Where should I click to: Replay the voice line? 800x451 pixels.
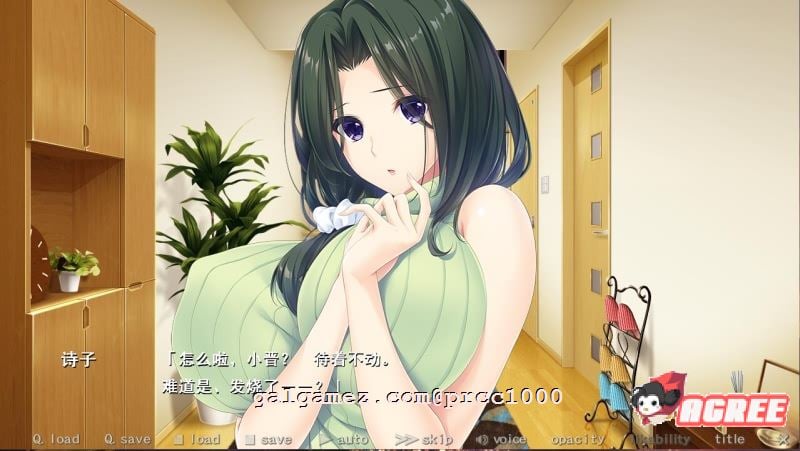pyautogui.click(x=501, y=439)
